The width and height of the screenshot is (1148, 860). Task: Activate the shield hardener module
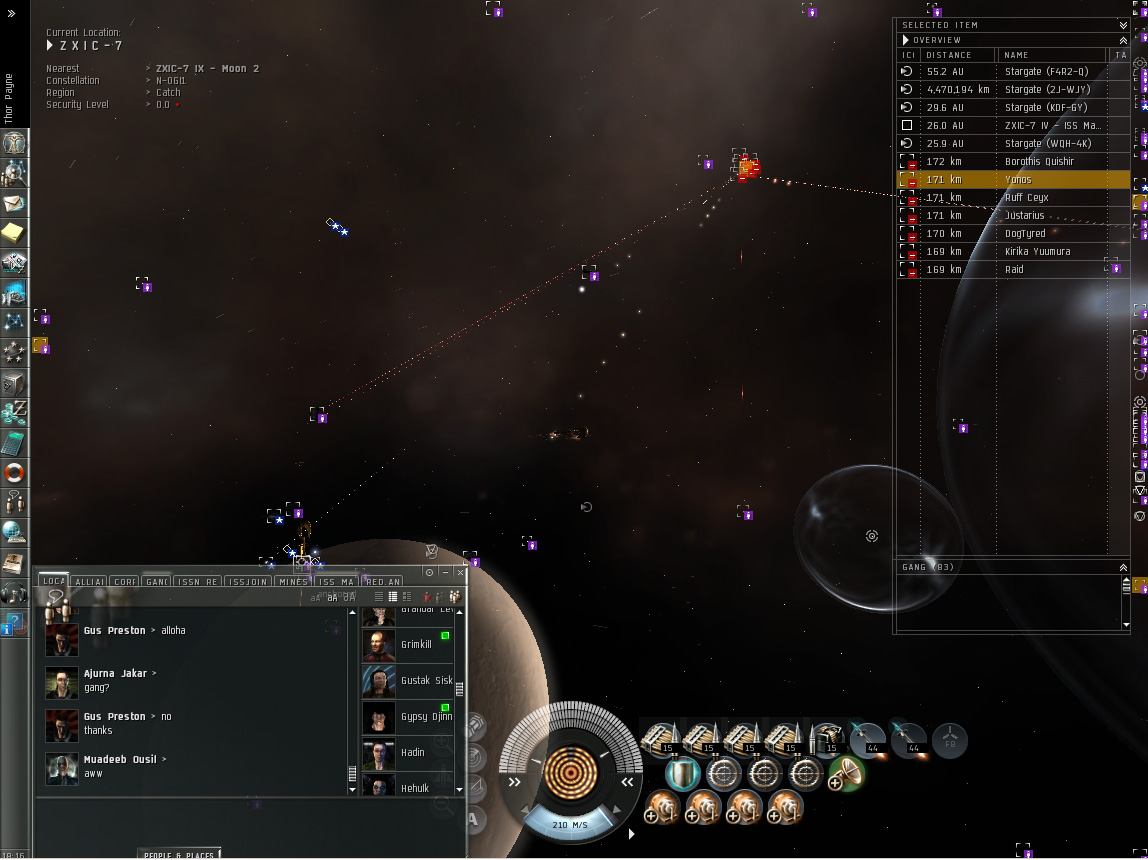[x=682, y=773]
